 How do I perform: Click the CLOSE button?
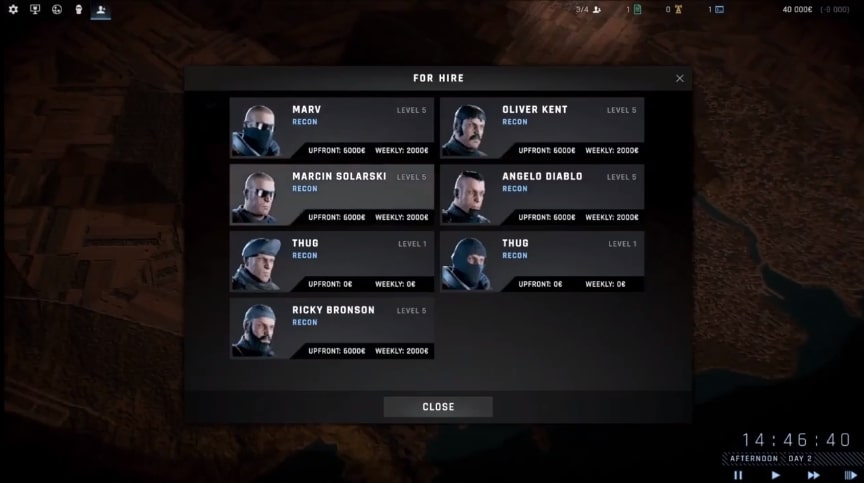pyautogui.click(x=438, y=407)
